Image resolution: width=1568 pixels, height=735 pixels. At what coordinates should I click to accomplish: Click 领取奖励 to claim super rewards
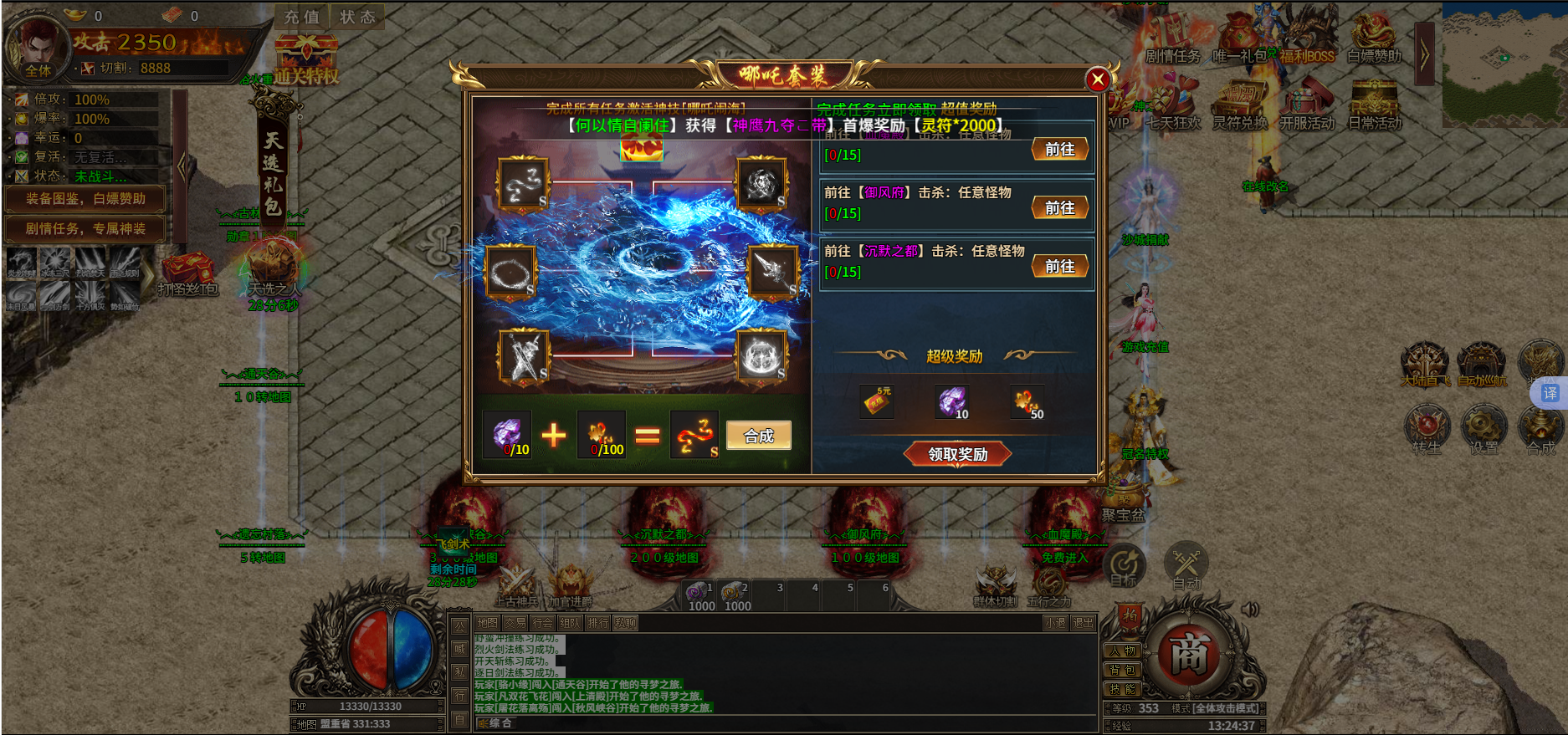957,454
